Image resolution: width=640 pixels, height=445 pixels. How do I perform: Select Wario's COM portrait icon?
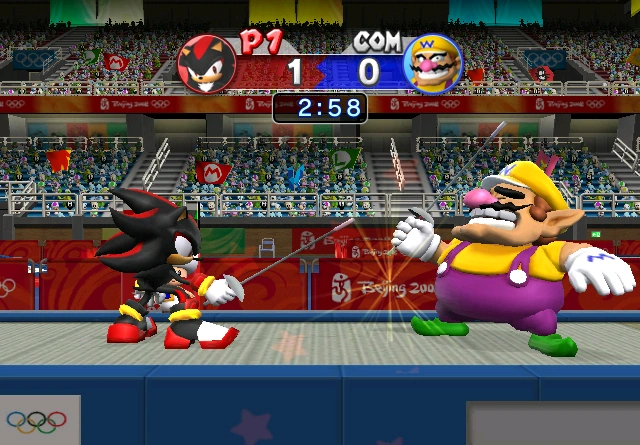432,63
